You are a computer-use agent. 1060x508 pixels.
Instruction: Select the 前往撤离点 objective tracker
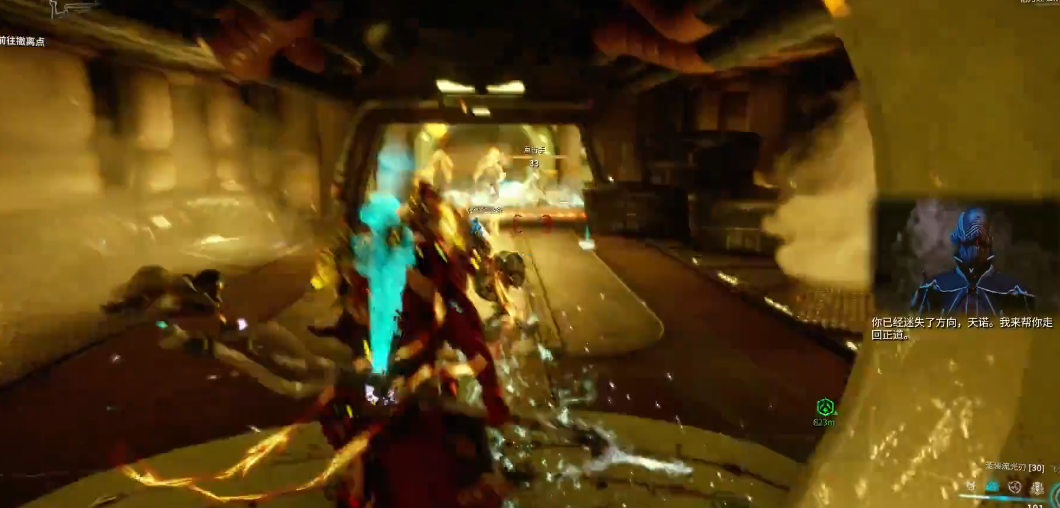(22, 41)
